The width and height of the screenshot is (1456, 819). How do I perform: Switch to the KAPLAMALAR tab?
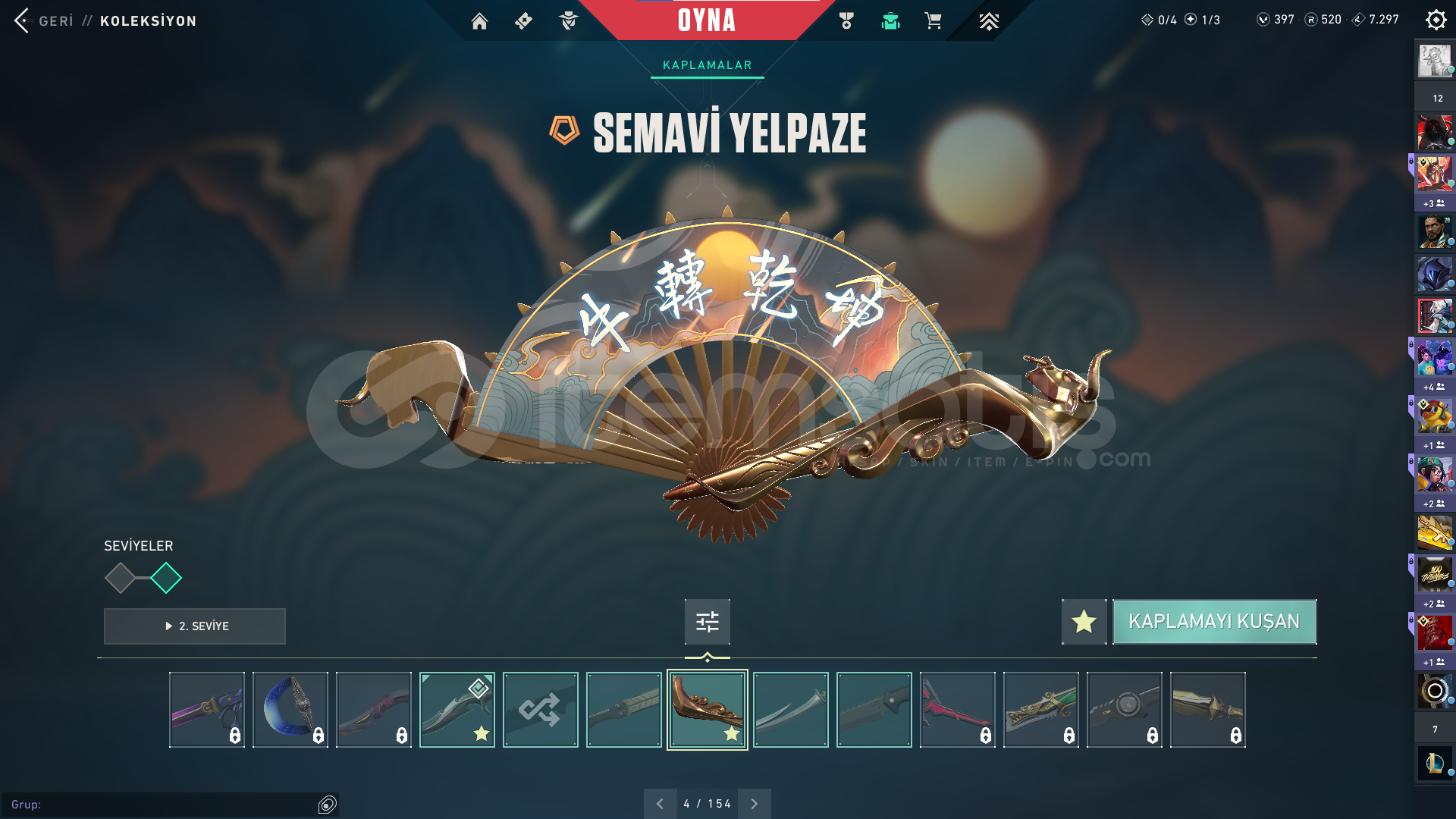tap(707, 65)
